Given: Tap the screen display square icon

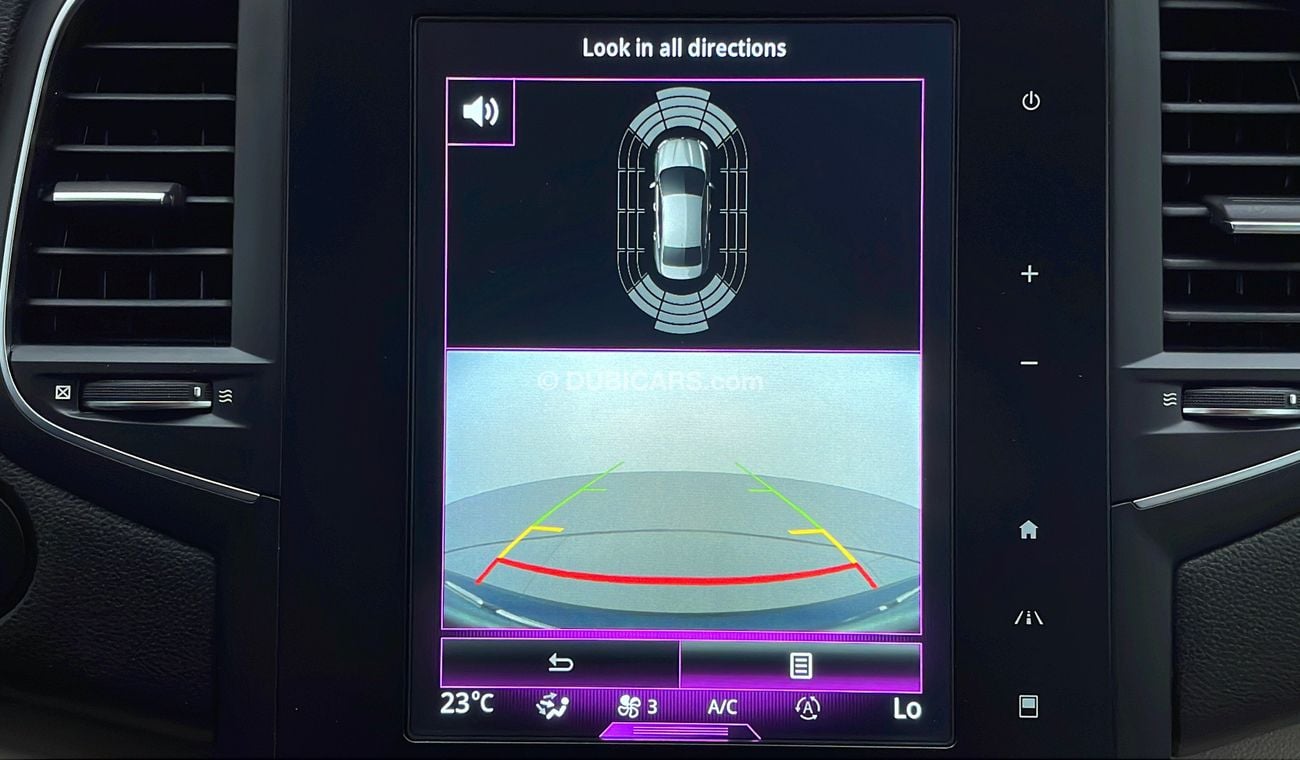Looking at the screenshot, I should pos(1028,706).
